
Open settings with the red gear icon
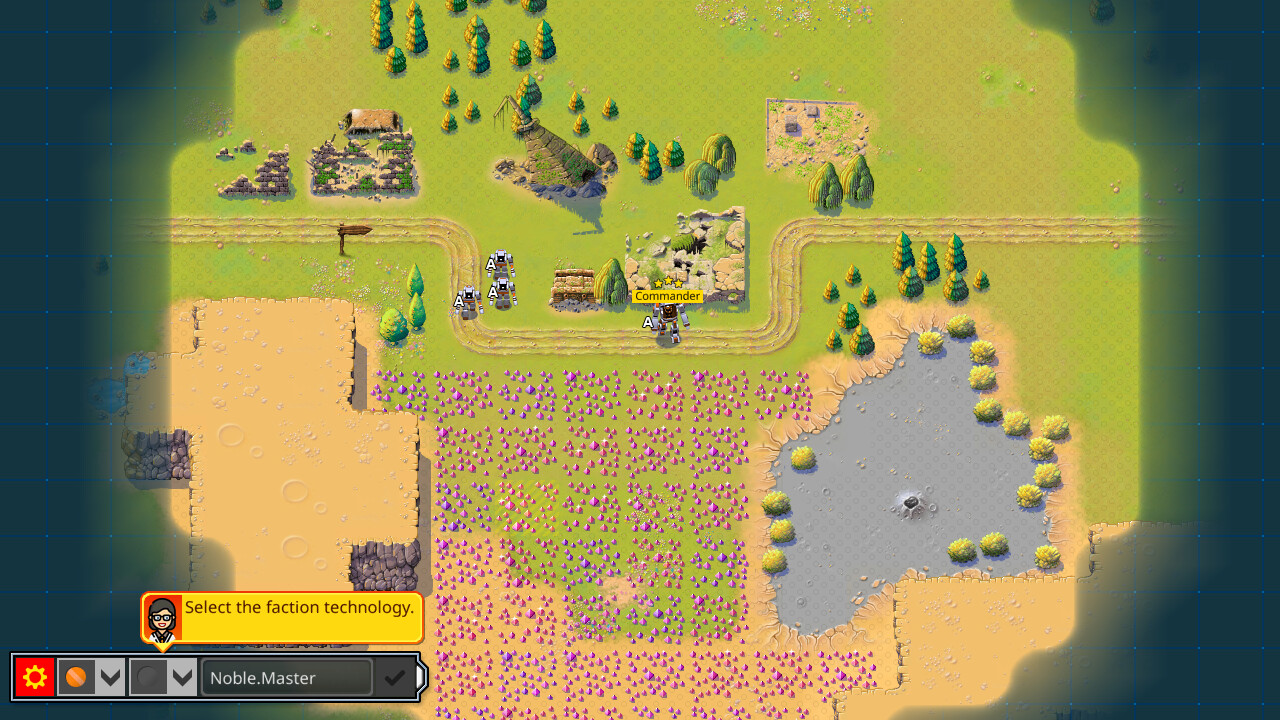tap(33, 677)
